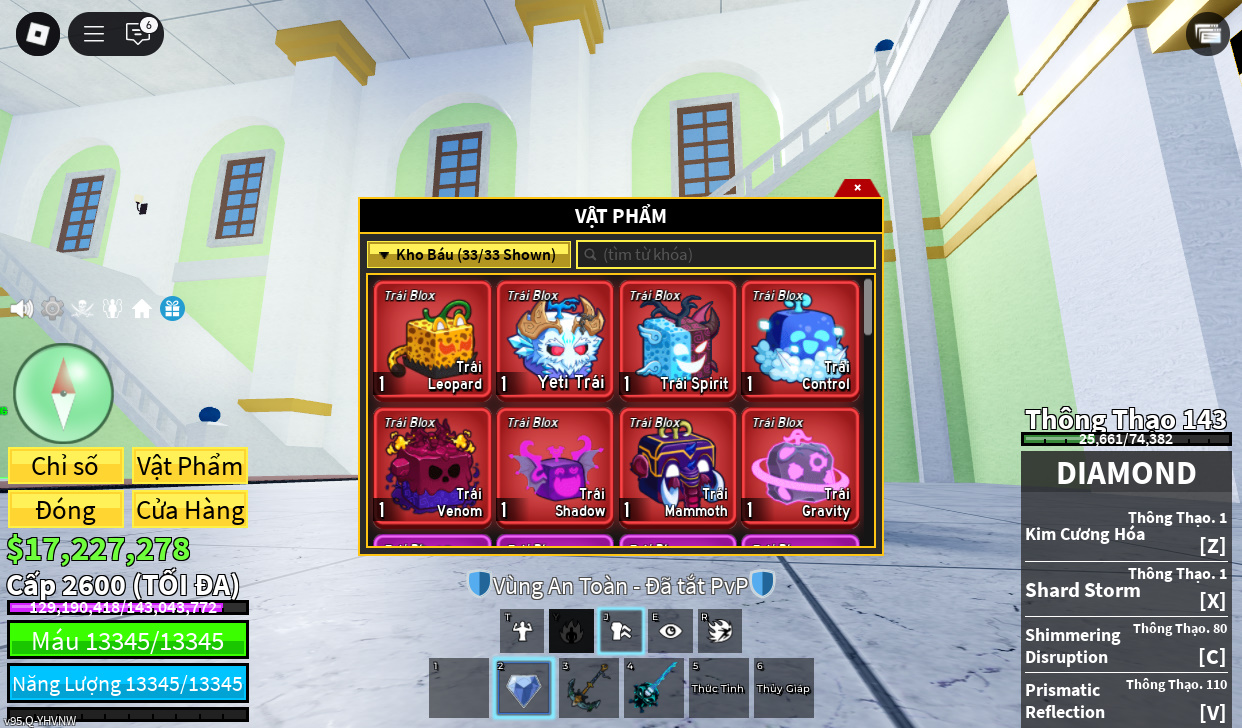Open the Cửa Hàng shop
The height and width of the screenshot is (728, 1242).
[189, 510]
